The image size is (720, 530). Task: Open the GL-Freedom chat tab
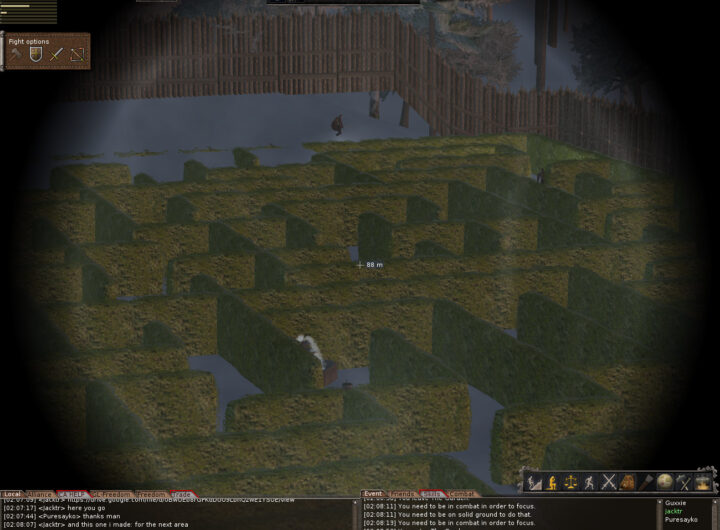point(108,494)
